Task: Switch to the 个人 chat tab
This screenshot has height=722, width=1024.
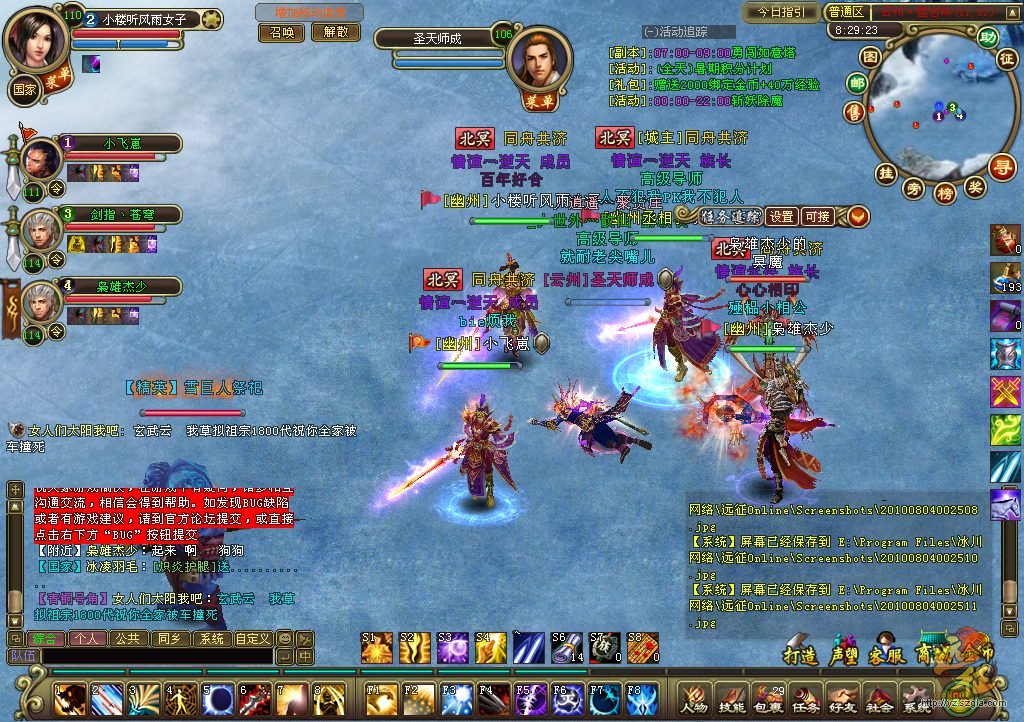Action: [85, 638]
